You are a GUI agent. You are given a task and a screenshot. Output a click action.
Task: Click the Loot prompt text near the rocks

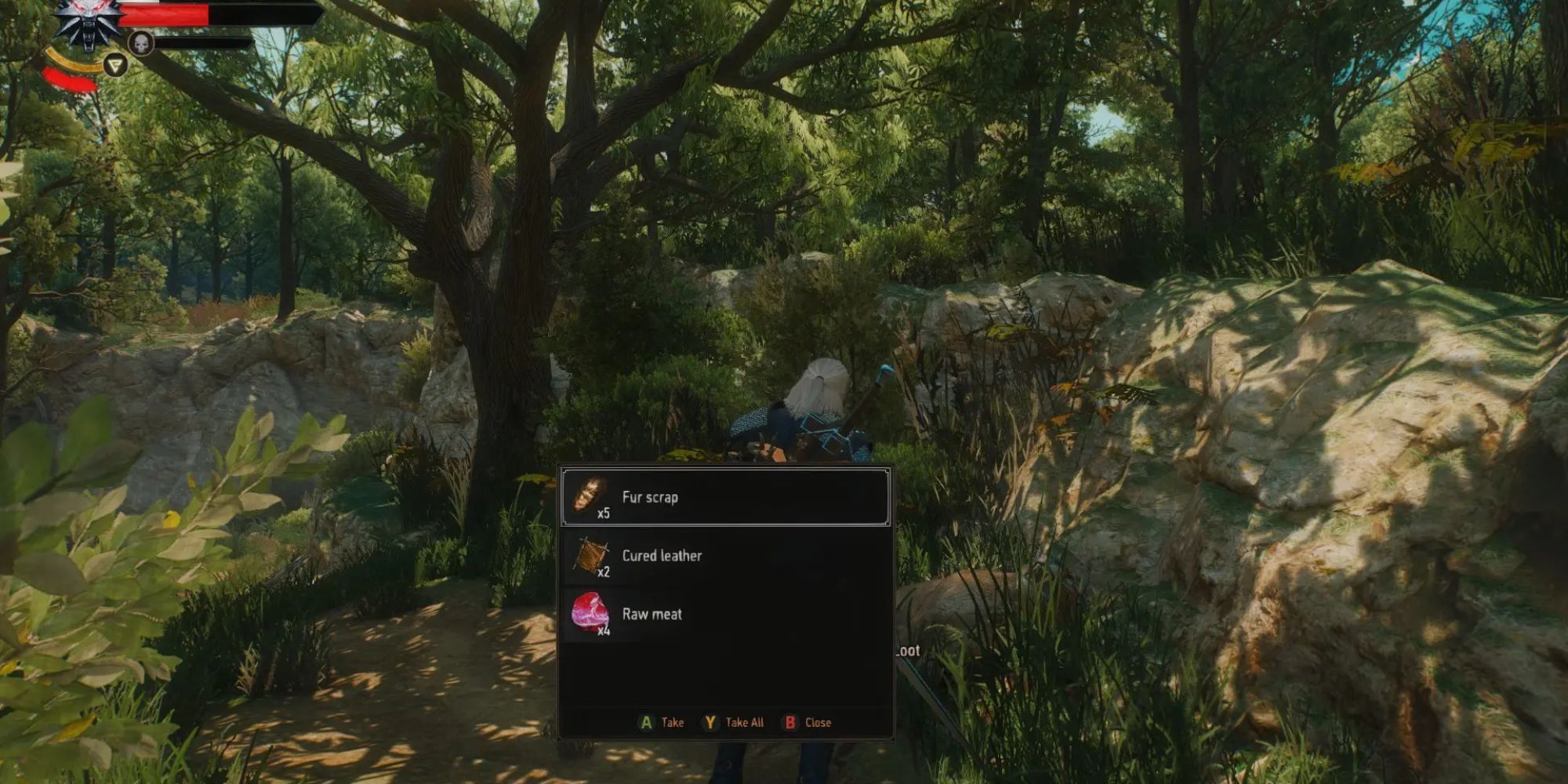click(x=908, y=651)
